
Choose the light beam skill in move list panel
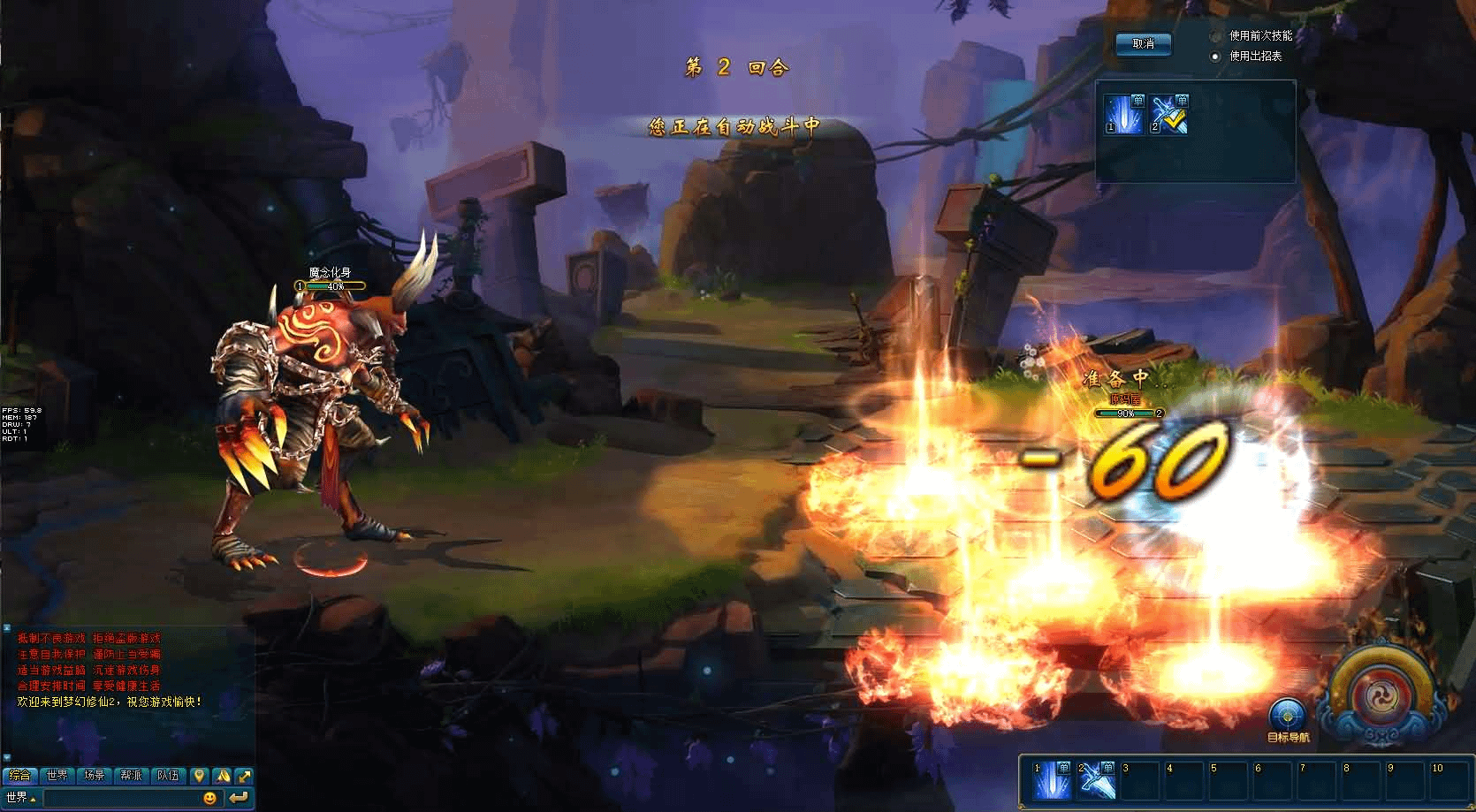click(x=1124, y=114)
